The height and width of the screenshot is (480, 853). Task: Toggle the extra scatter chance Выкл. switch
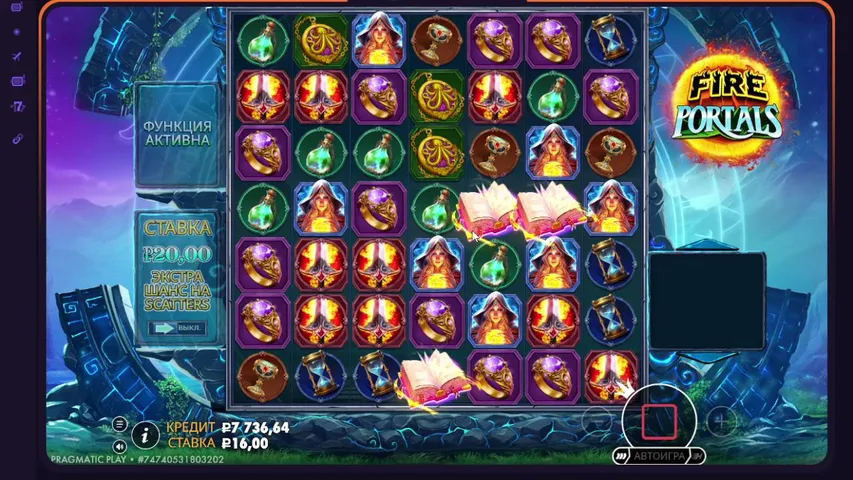click(x=178, y=327)
